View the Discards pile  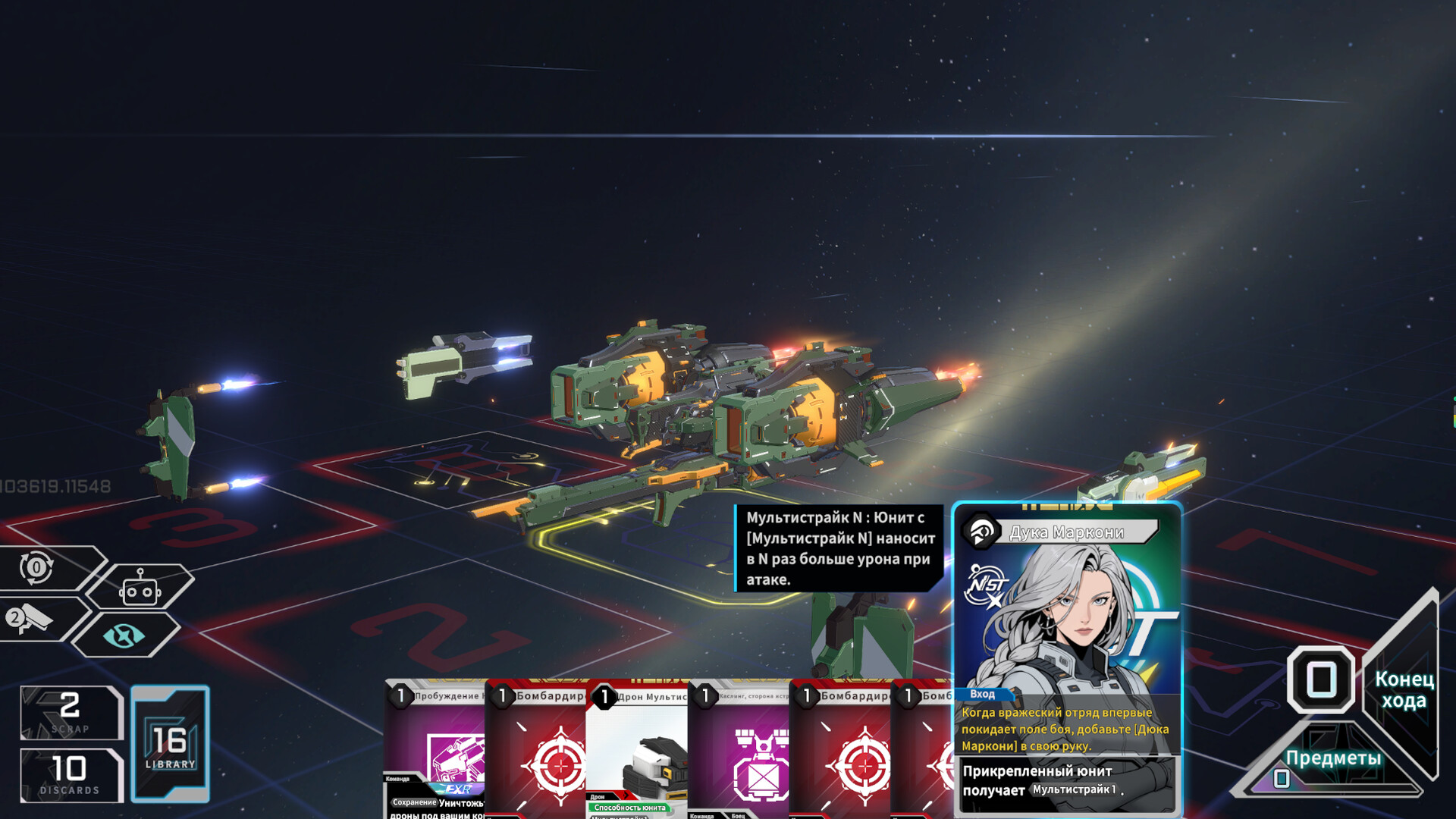click(71, 775)
